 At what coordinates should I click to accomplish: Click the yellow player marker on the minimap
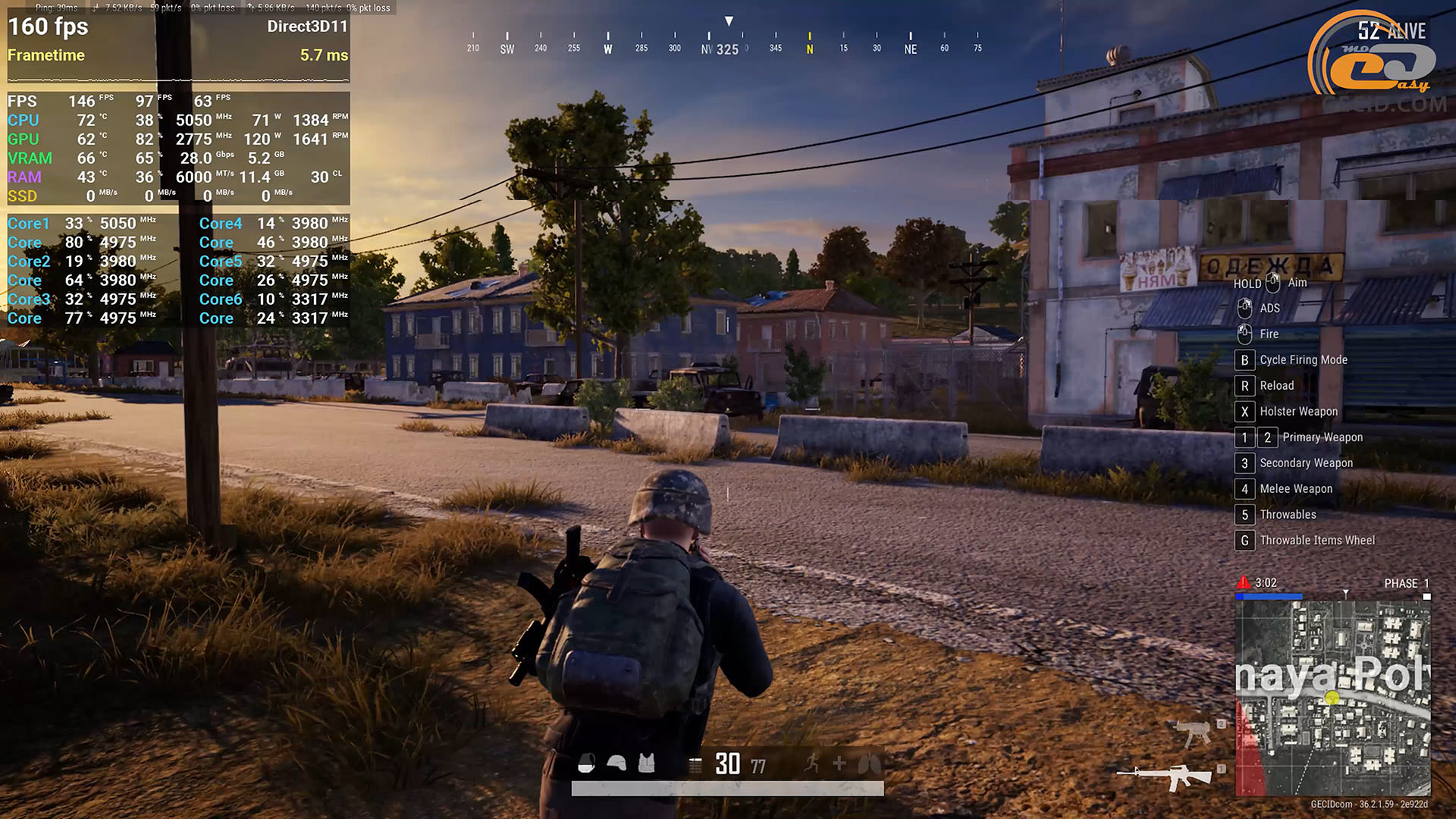(1332, 698)
